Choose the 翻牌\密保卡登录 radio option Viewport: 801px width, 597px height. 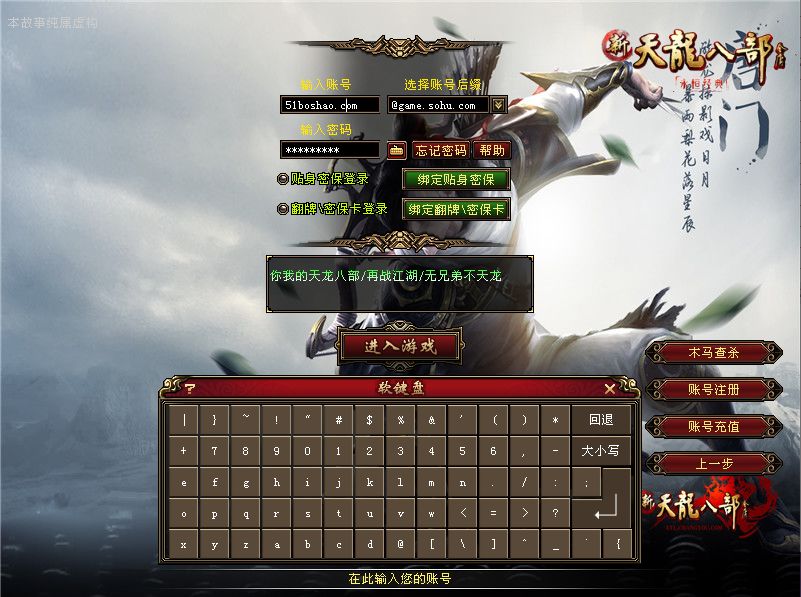point(283,210)
